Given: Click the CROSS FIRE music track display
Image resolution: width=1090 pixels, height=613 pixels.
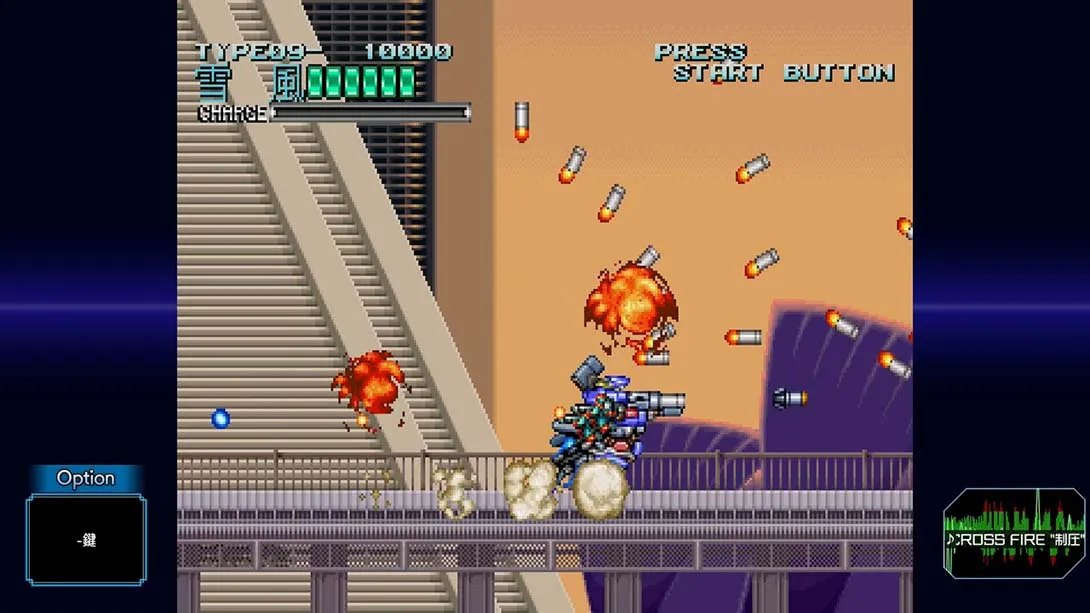Looking at the screenshot, I should 1014,535.
